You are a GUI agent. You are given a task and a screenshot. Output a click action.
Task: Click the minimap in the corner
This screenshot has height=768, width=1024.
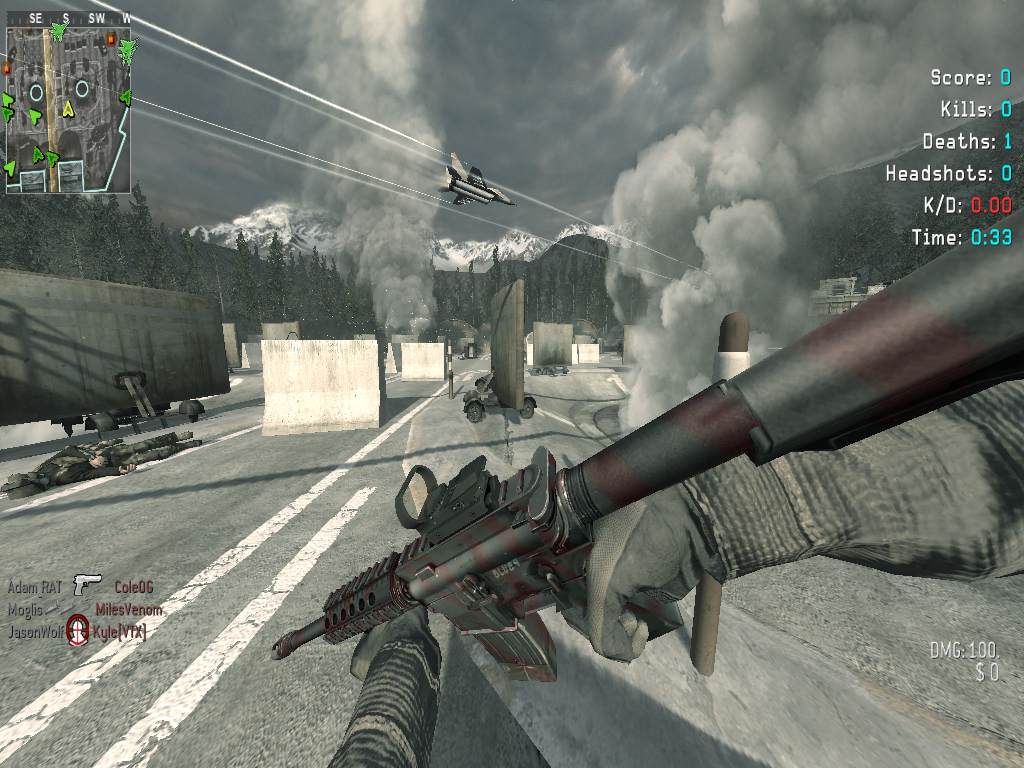[68, 108]
